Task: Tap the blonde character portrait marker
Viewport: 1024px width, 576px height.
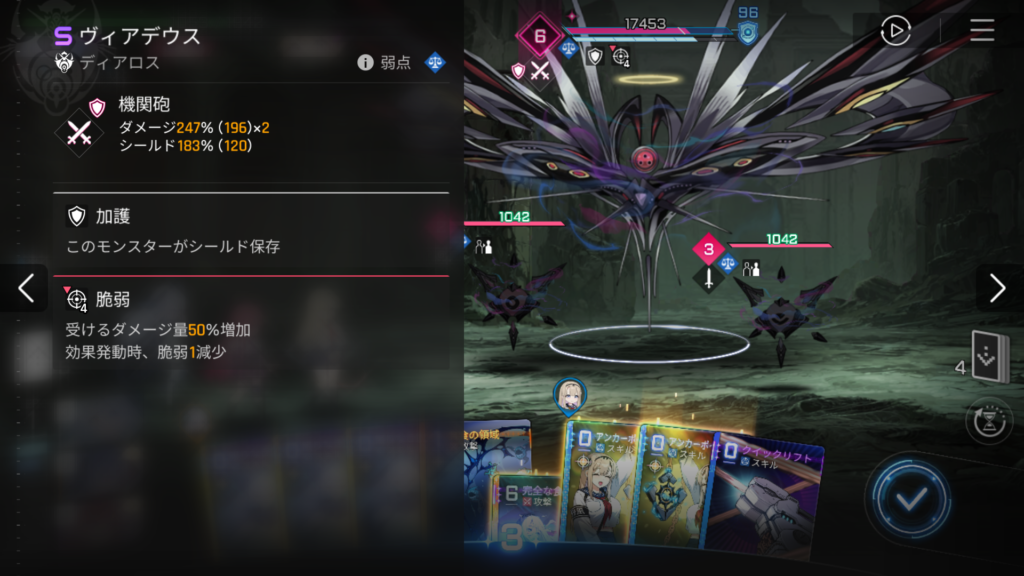Action: (x=570, y=394)
